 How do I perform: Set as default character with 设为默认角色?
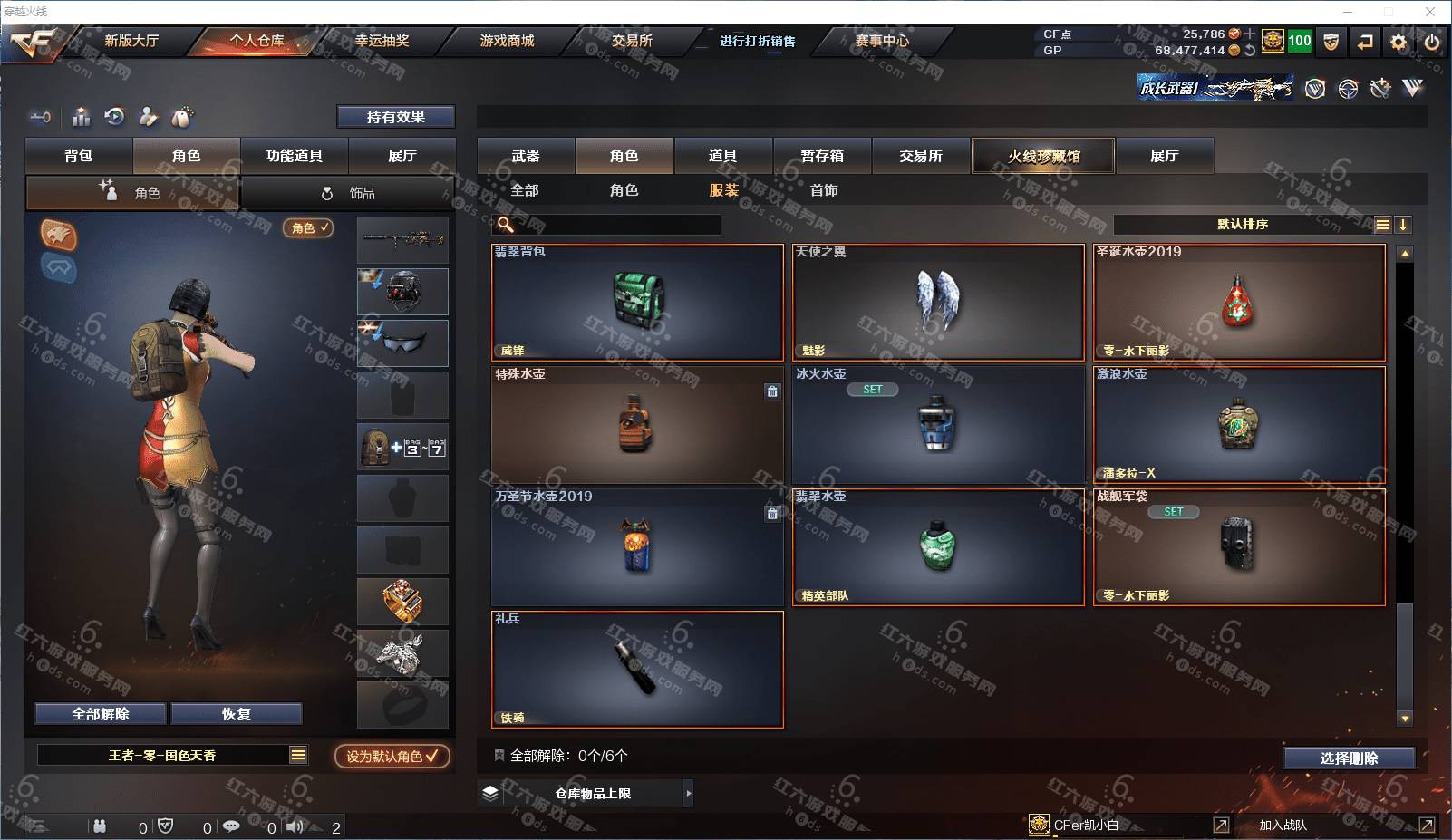(392, 756)
